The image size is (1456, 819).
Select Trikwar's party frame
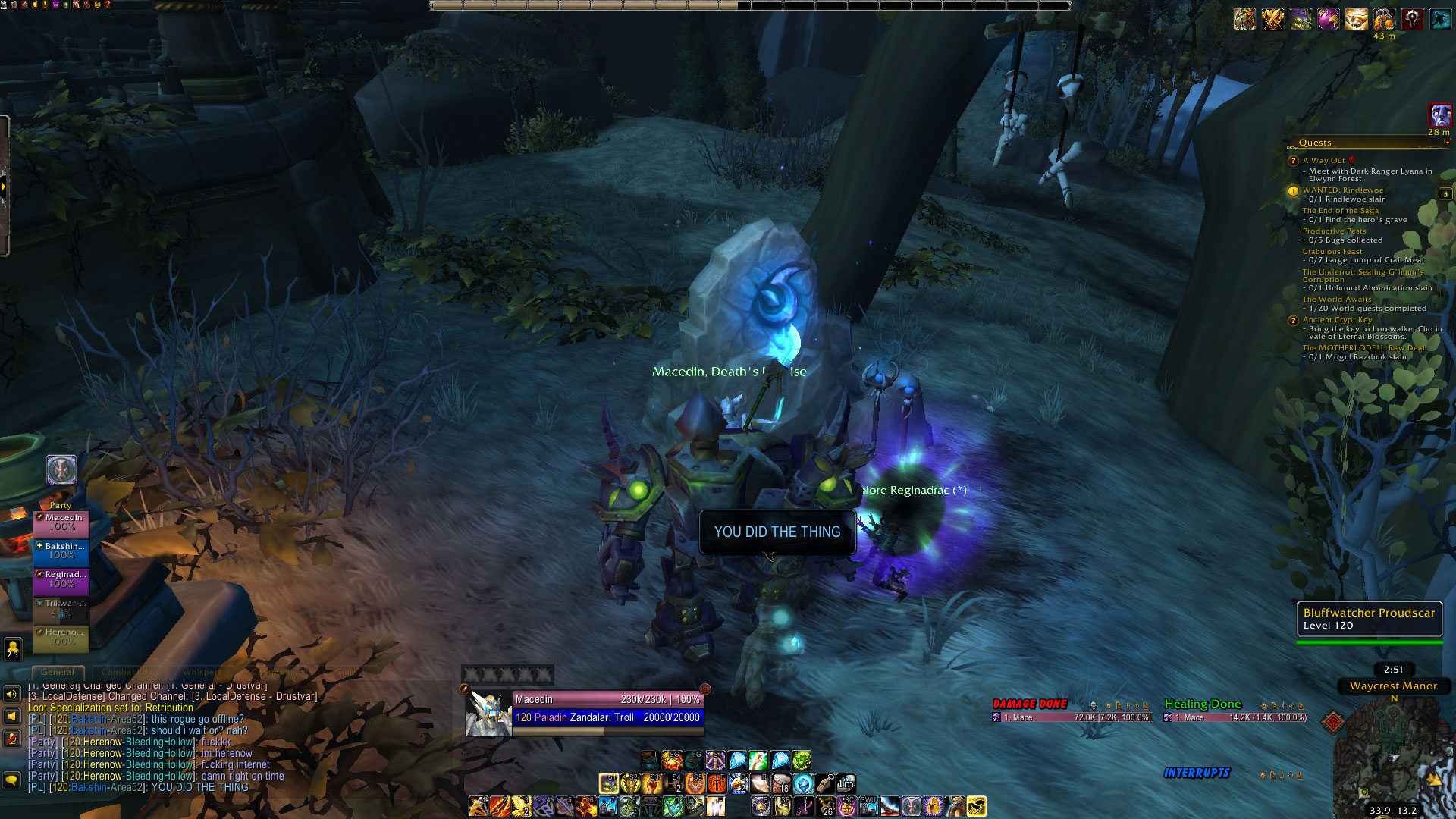(61, 608)
